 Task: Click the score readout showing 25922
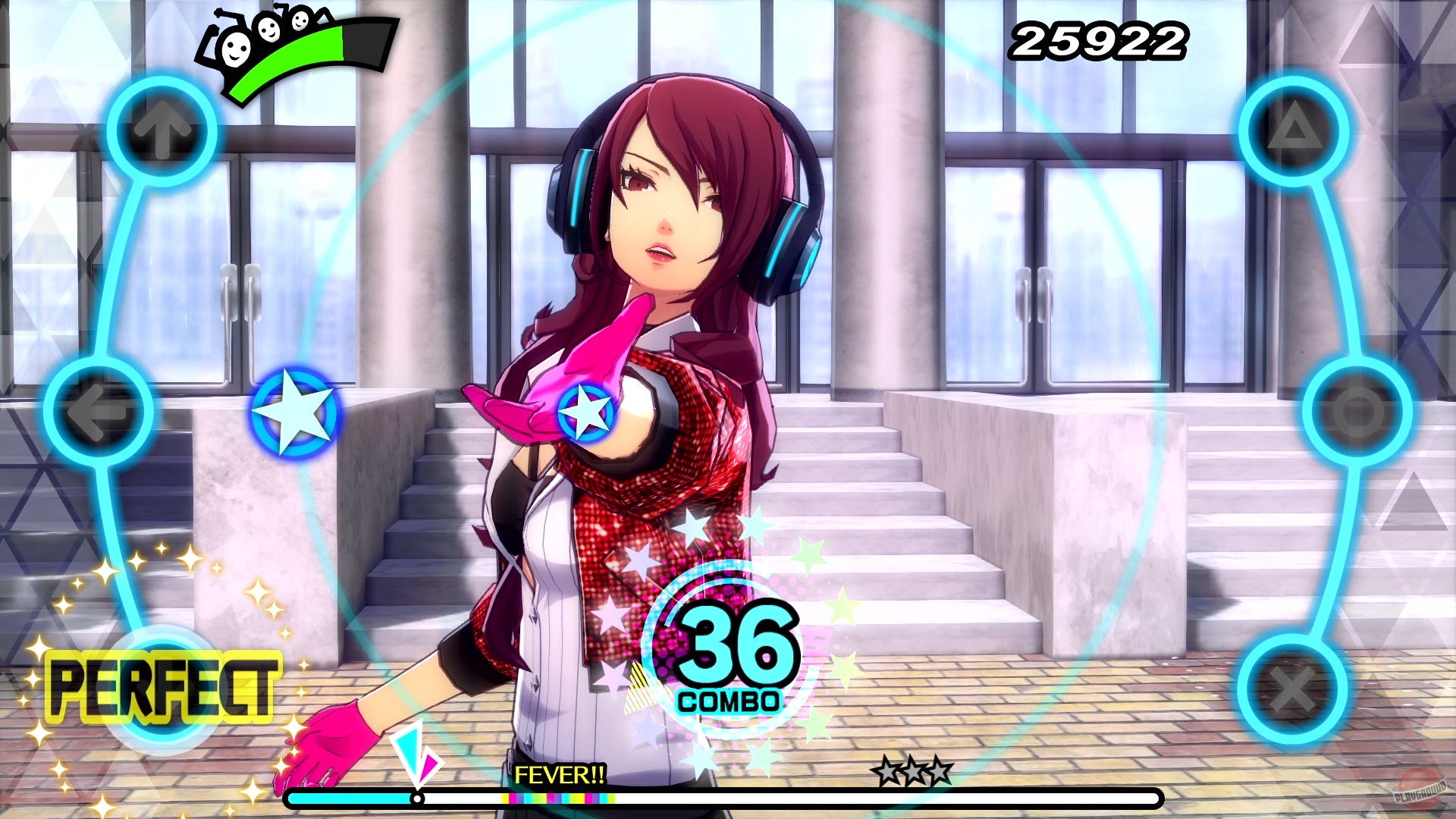pos(1100,39)
